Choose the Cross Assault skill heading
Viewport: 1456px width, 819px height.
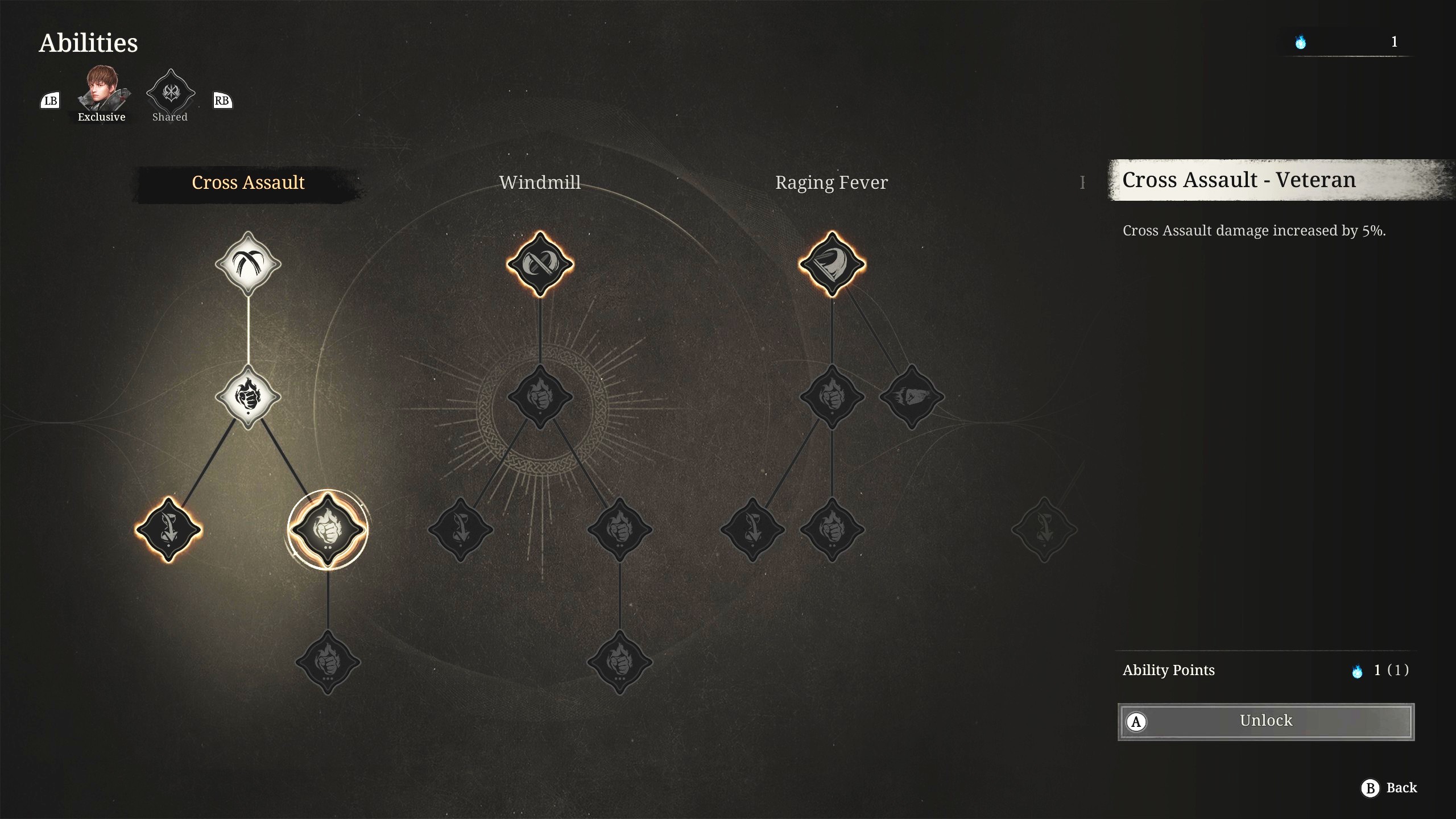coord(248,183)
